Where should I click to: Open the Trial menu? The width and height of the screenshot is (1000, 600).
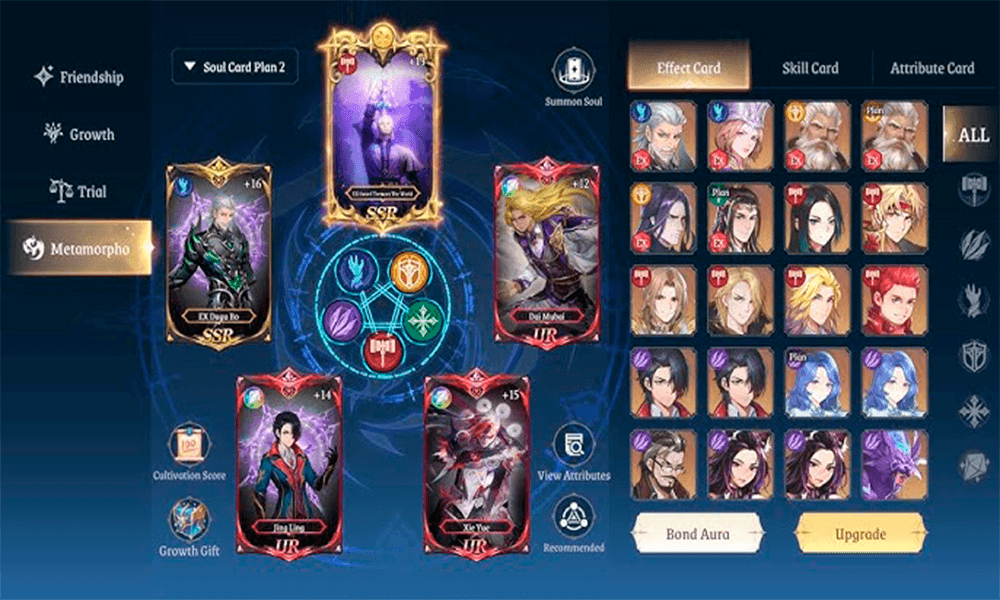[78, 191]
